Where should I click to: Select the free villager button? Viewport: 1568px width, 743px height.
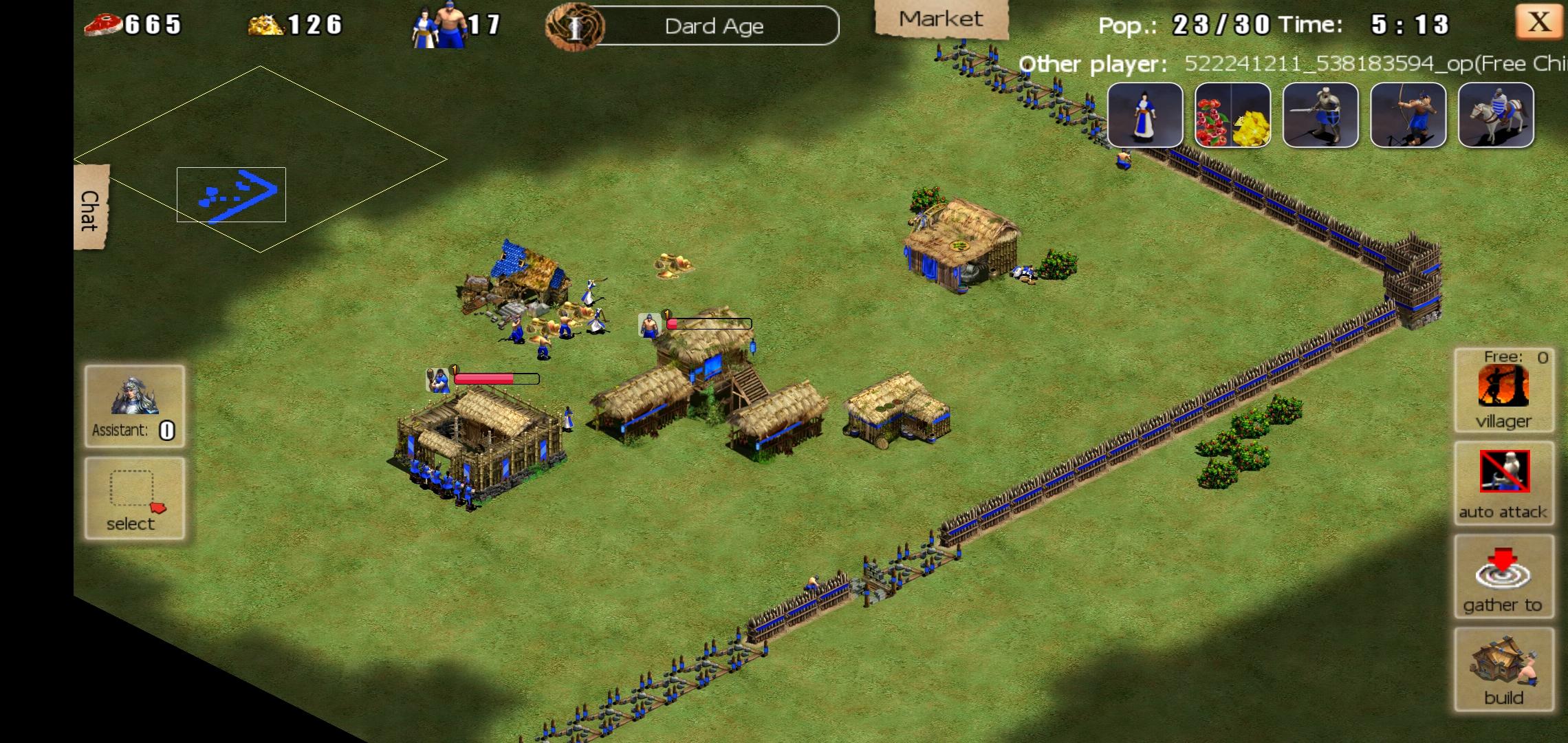(1503, 391)
